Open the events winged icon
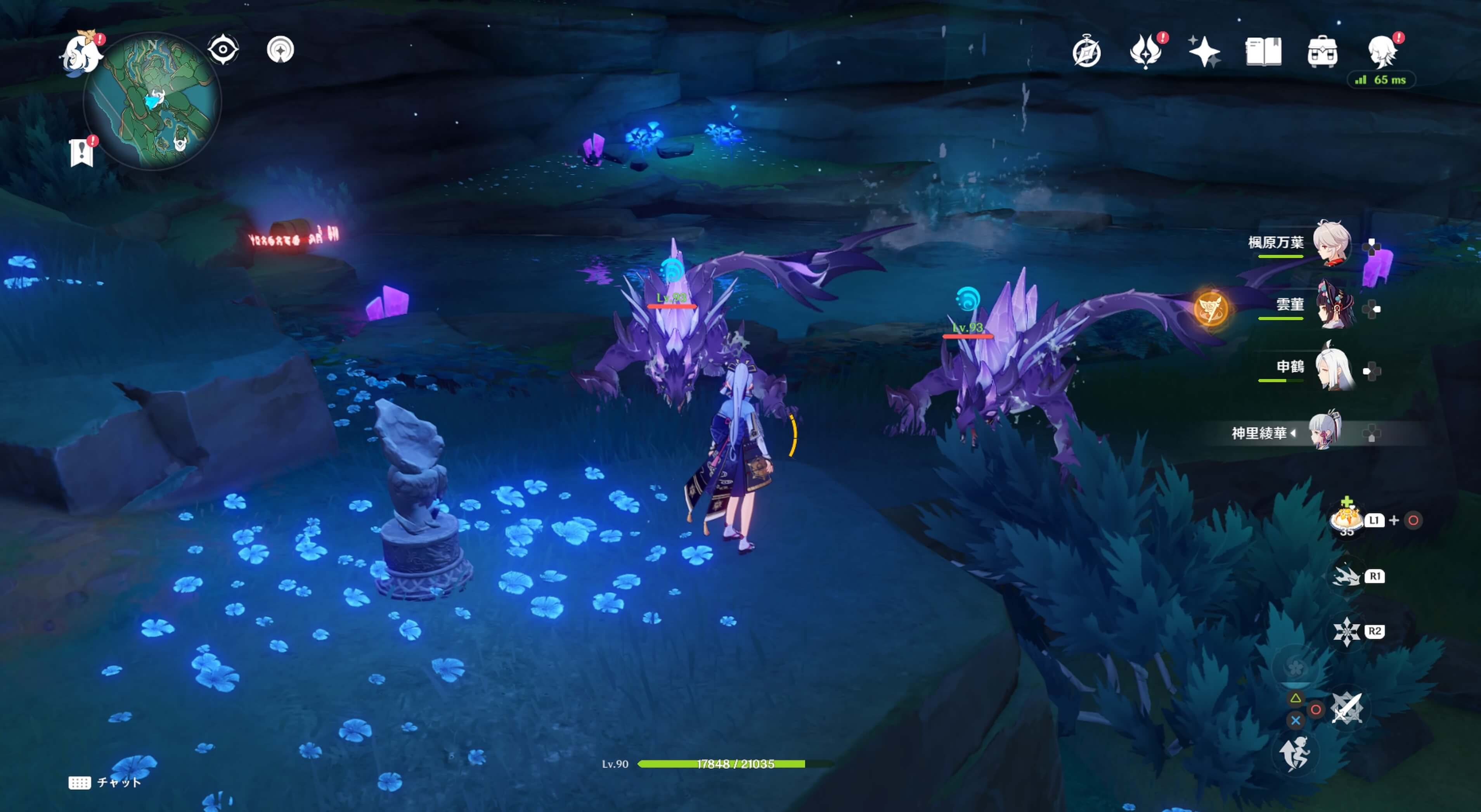 [1145, 52]
